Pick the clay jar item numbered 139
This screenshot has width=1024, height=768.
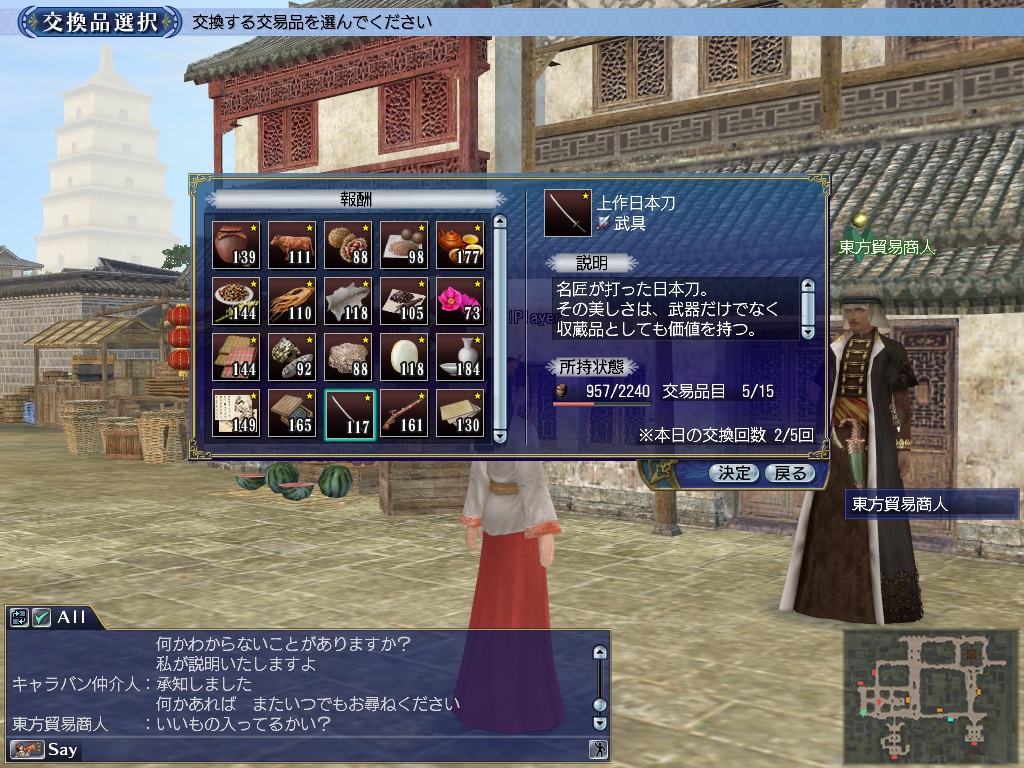pos(236,245)
